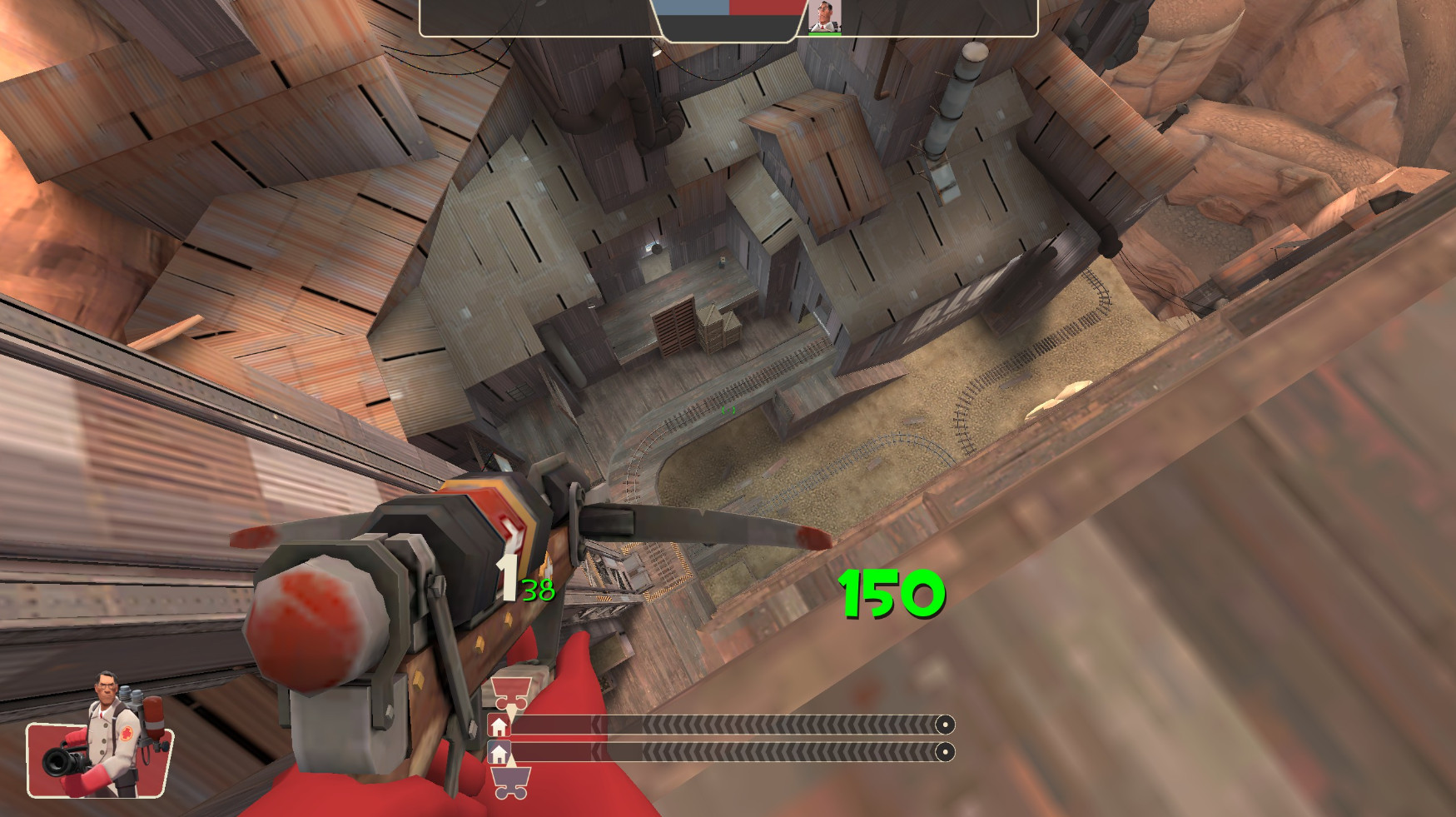Click RED team's home base icon
1456x817 pixels.
pyautogui.click(x=499, y=725)
